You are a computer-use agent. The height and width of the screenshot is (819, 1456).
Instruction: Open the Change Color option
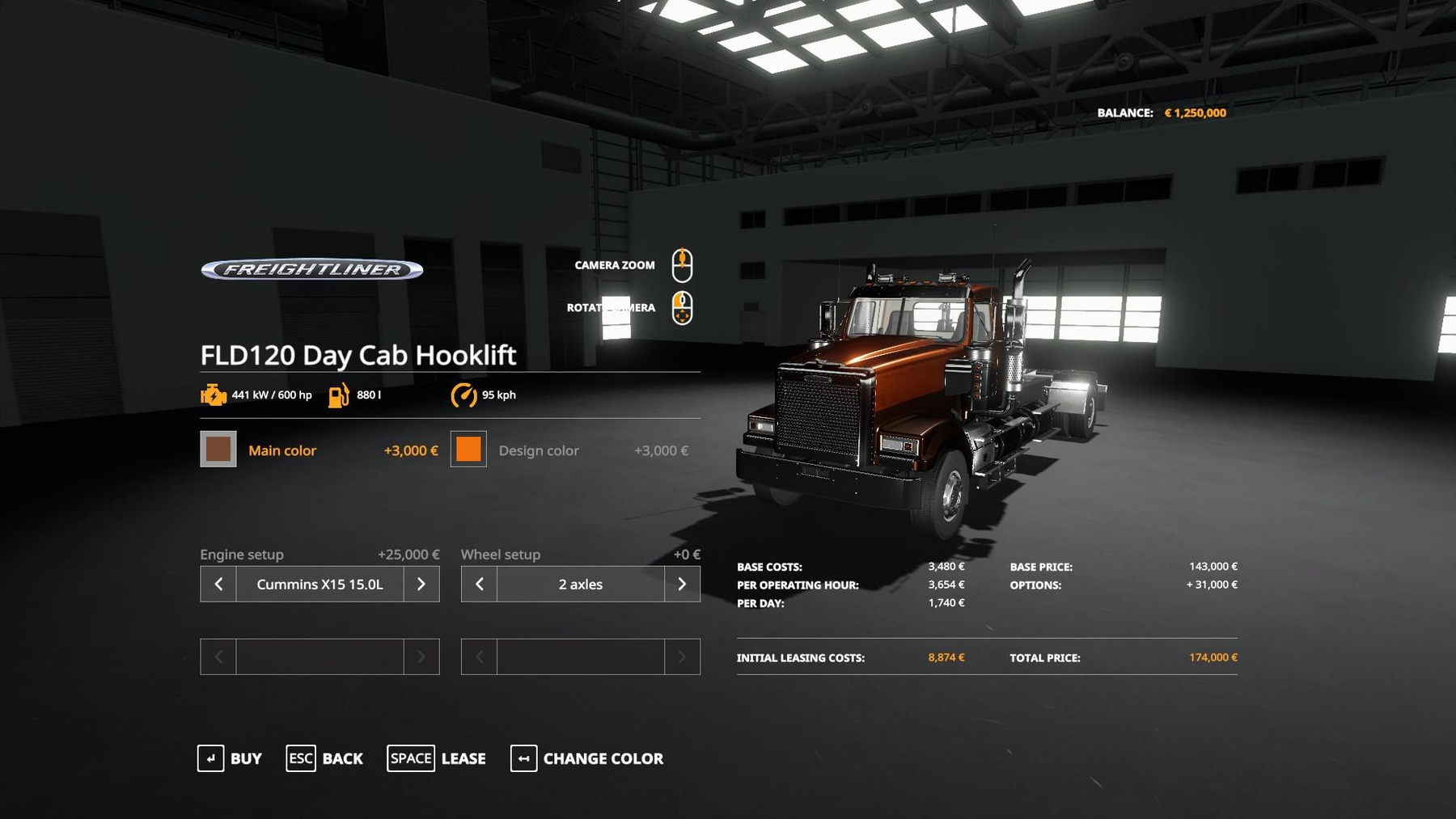587,758
